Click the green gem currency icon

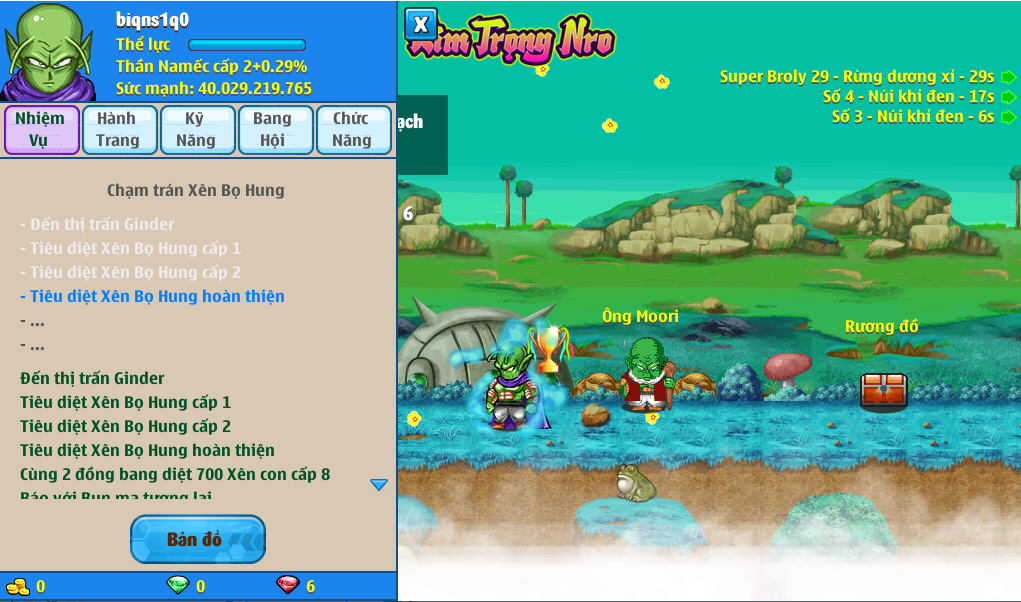[x=177, y=586]
